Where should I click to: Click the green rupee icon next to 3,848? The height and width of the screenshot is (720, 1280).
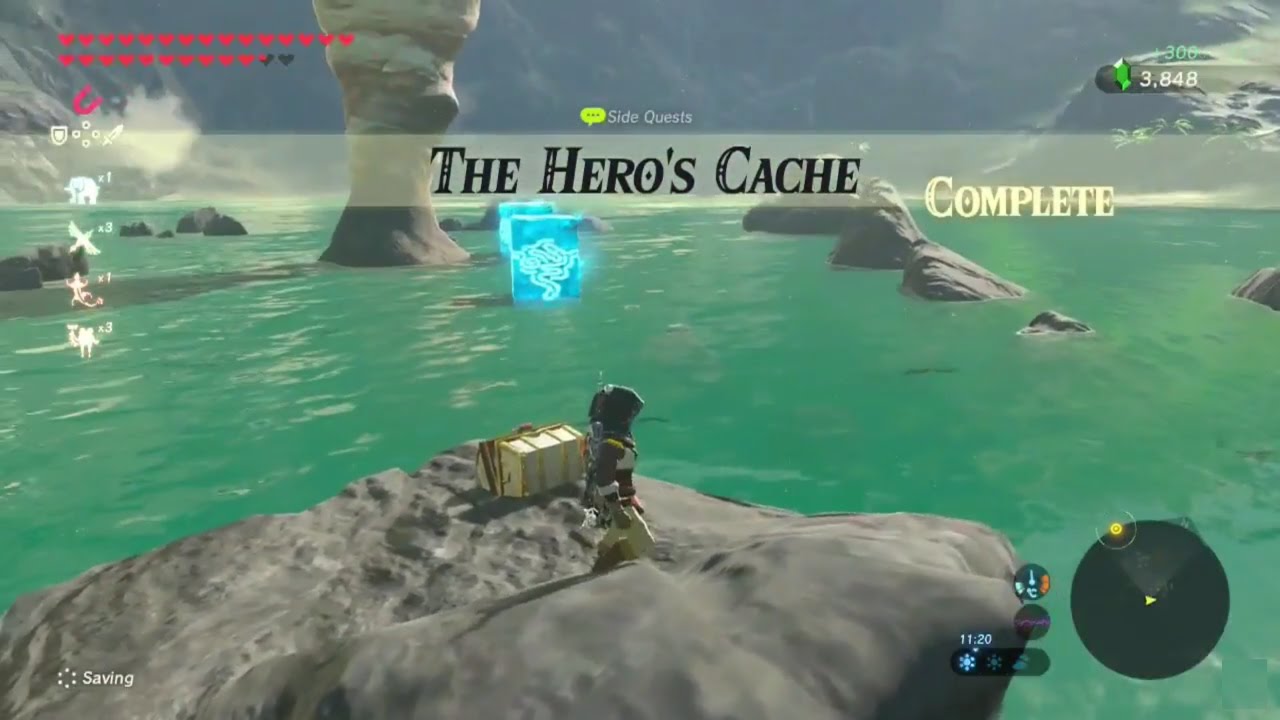click(x=1122, y=74)
